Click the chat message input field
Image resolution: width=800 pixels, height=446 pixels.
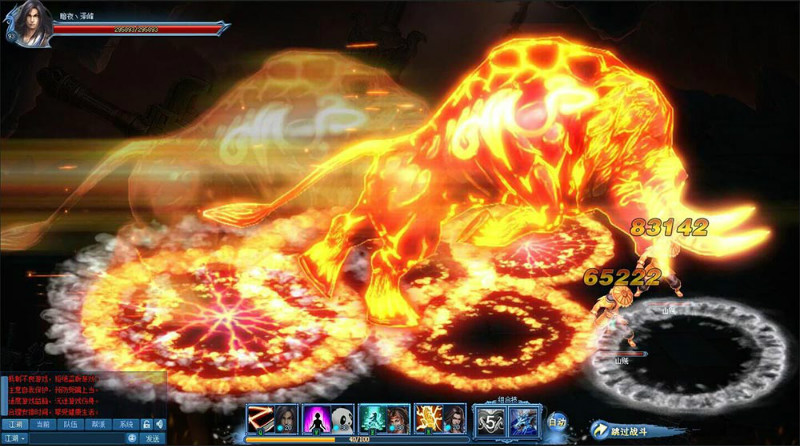pyautogui.click(x=80, y=438)
